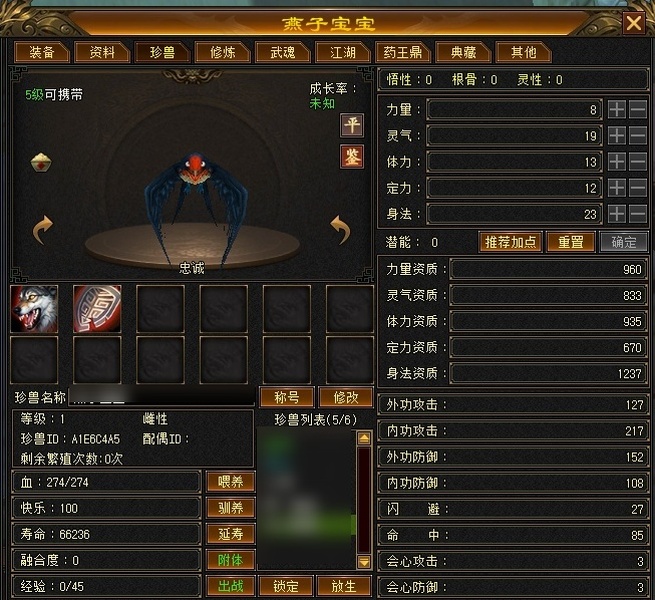
Task: Click 修改 to rename the pet
Action: tap(345, 397)
